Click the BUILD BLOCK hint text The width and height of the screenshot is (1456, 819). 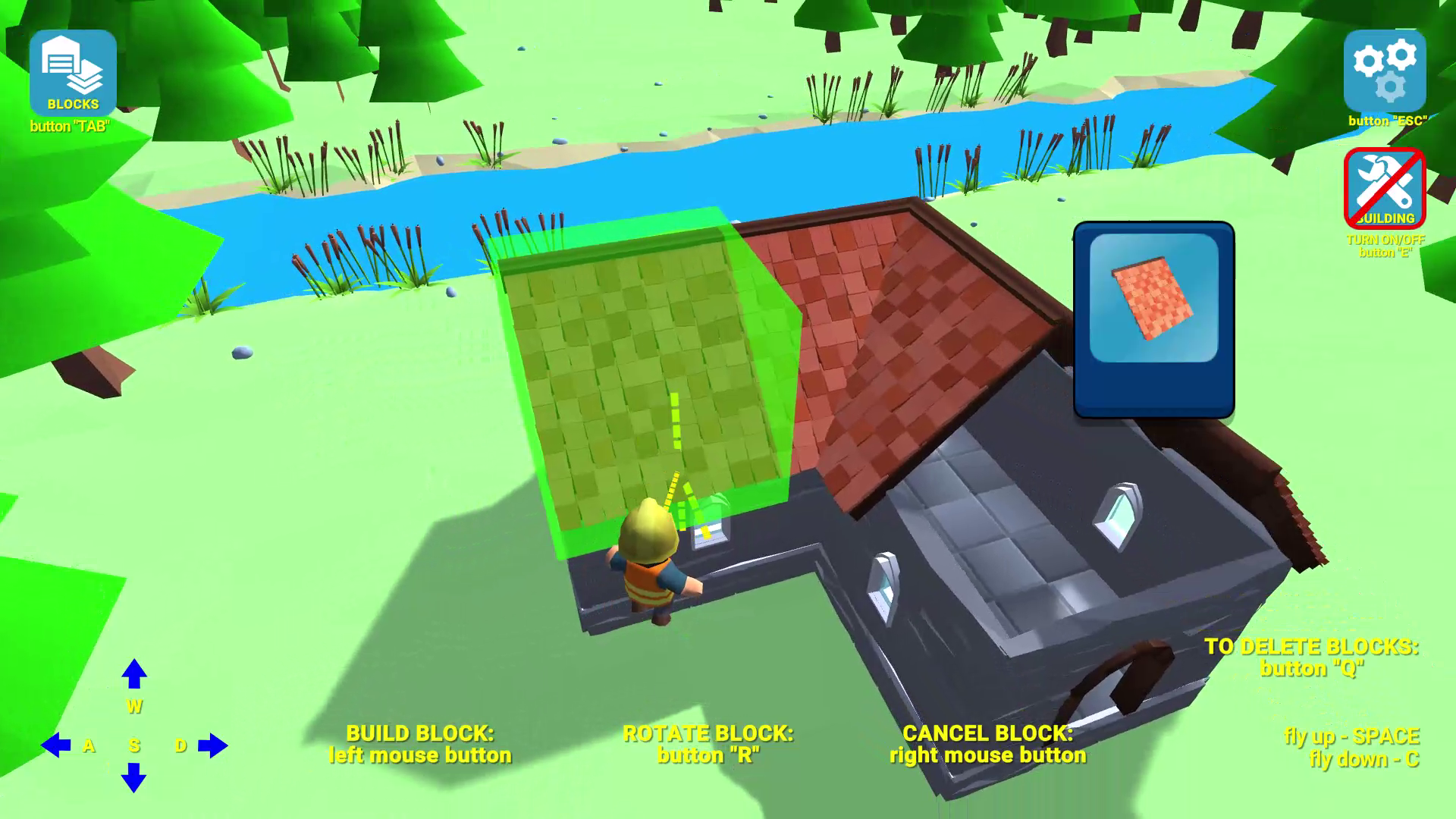419,745
